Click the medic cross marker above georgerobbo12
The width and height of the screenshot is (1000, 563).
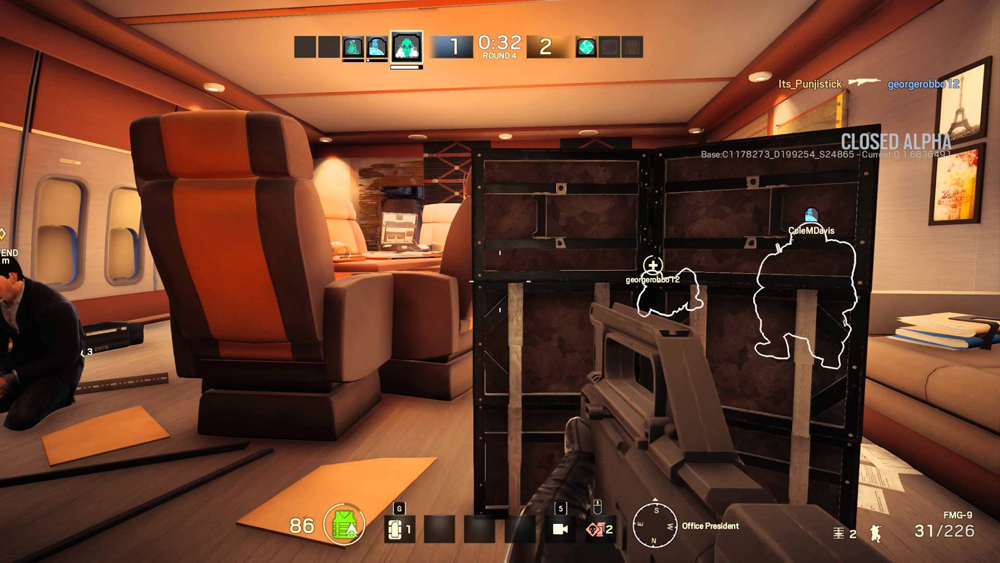[x=652, y=266]
